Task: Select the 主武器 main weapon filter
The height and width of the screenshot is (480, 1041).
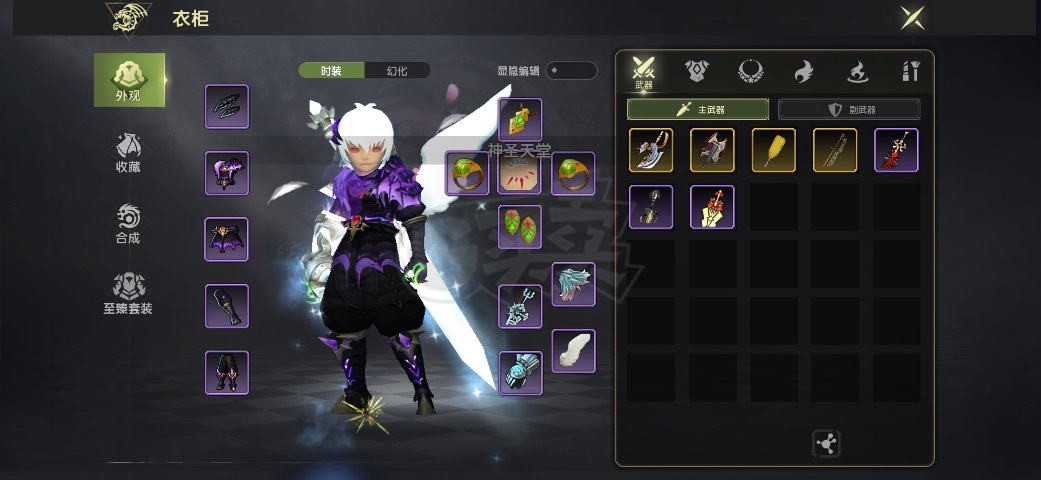Action: pos(697,109)
